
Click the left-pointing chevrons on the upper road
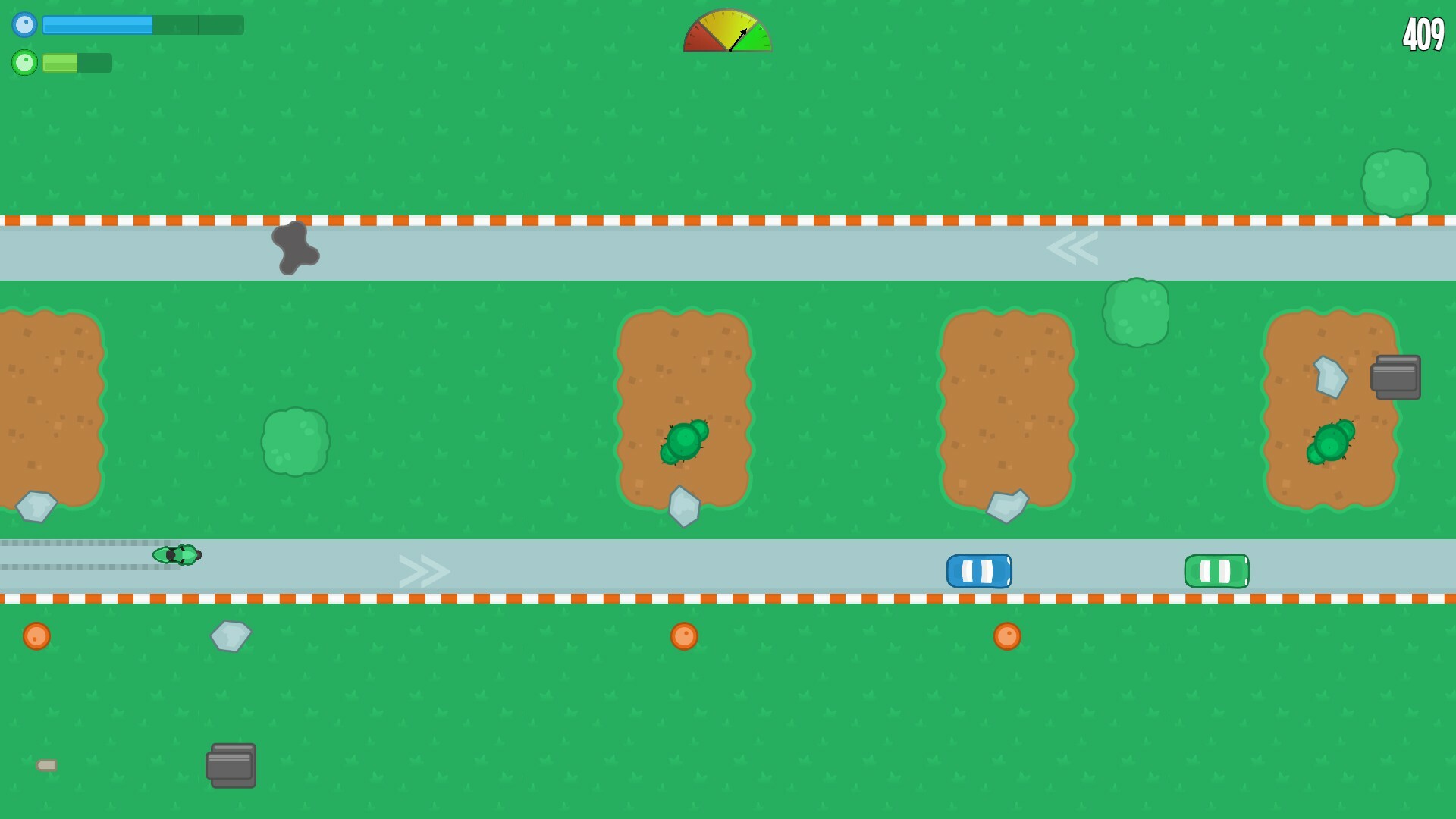(1074, 247)
